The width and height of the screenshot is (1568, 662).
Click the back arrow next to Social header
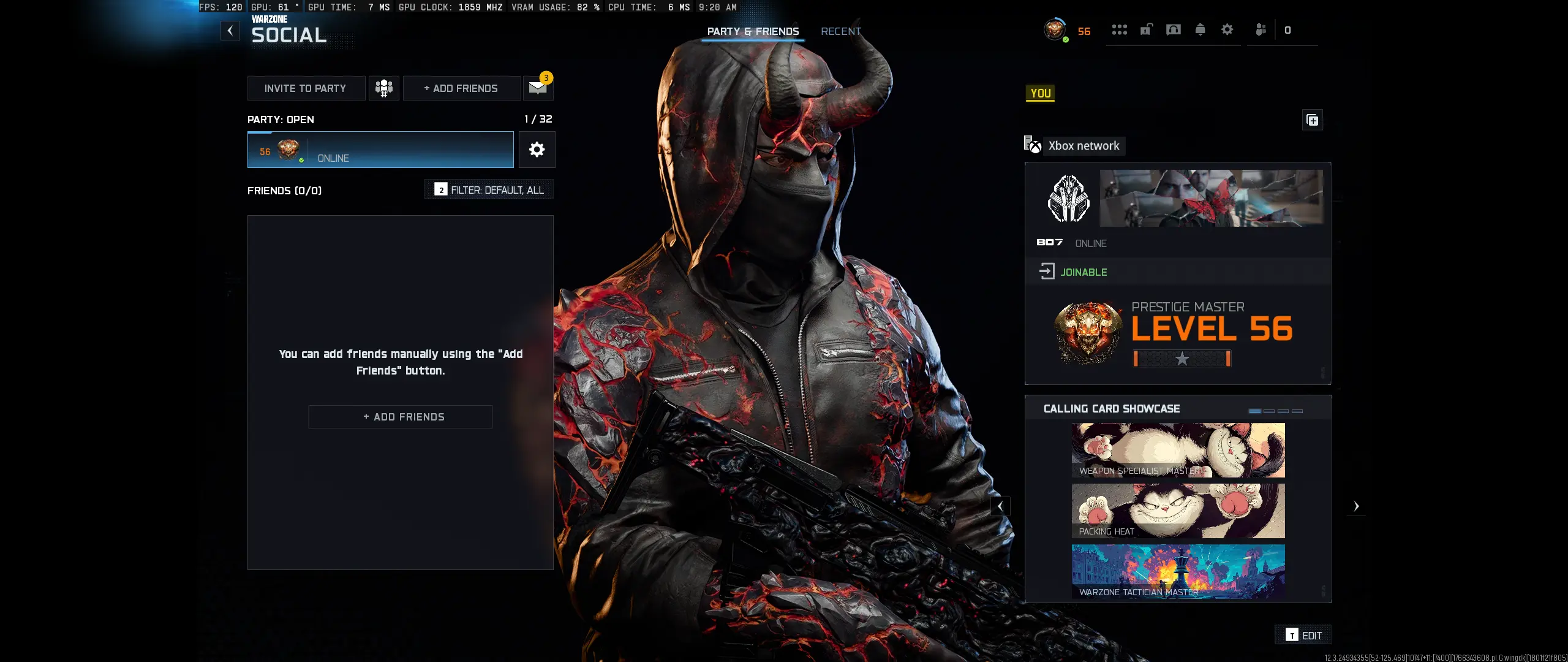[x=230, y=30]
